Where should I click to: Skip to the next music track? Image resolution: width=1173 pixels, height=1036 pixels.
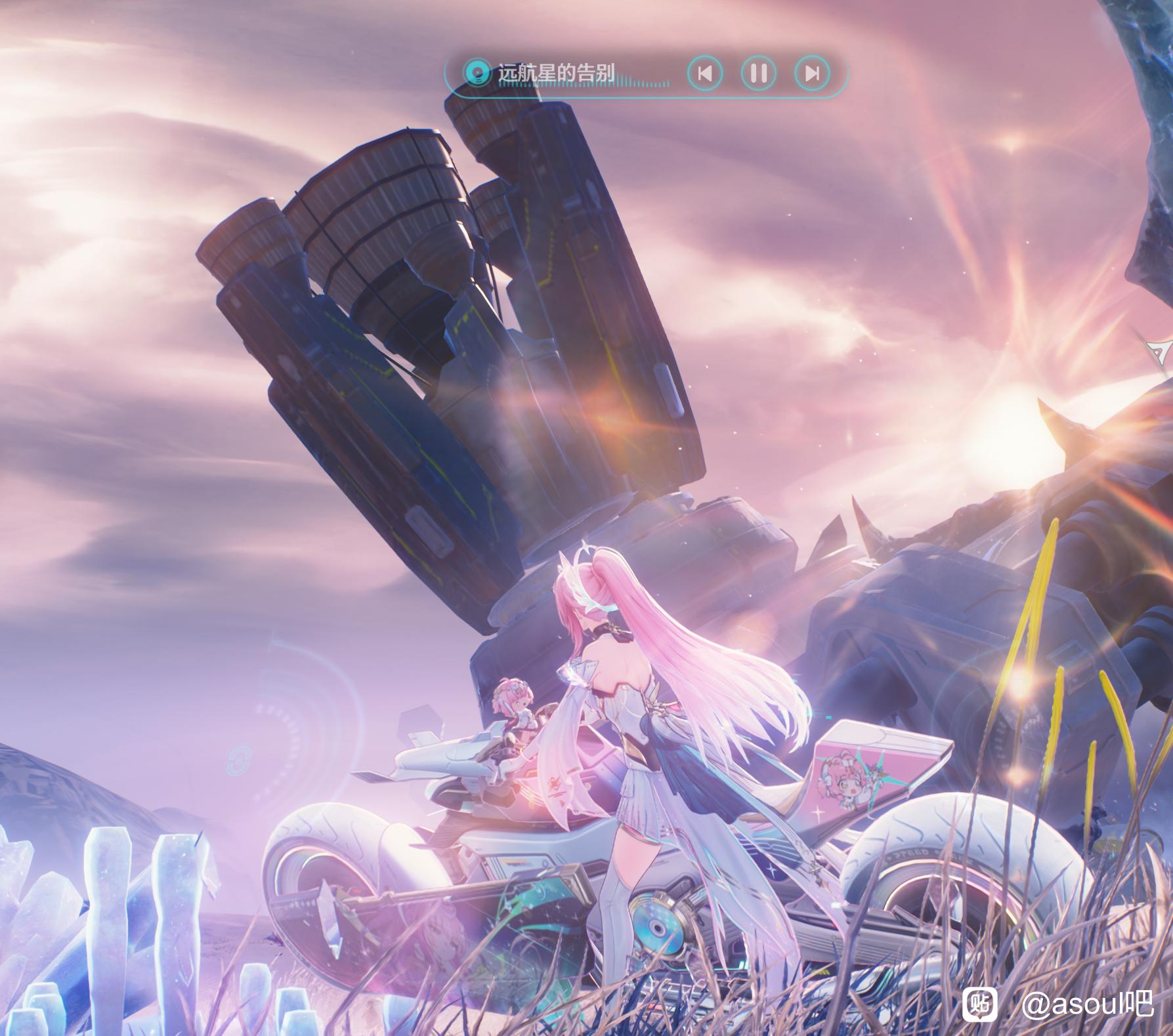pos(811,73)
